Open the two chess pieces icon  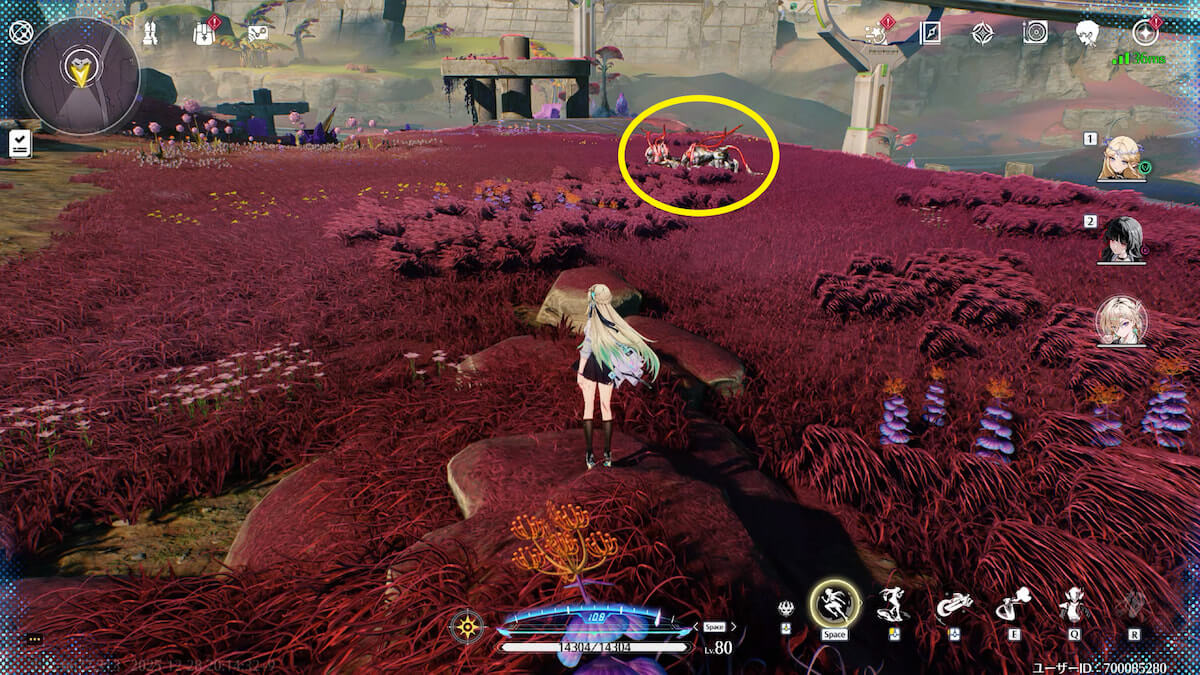[151, 33]
